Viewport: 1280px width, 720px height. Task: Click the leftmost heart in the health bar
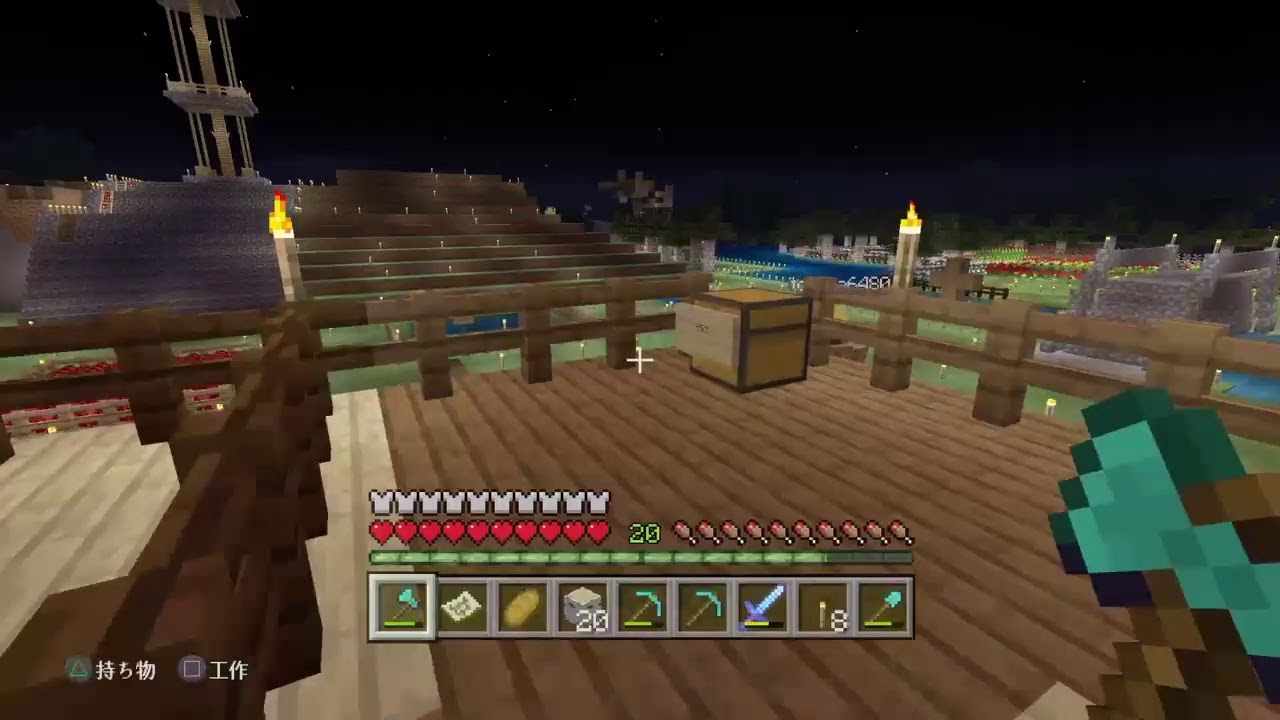(x=381, y=533)
